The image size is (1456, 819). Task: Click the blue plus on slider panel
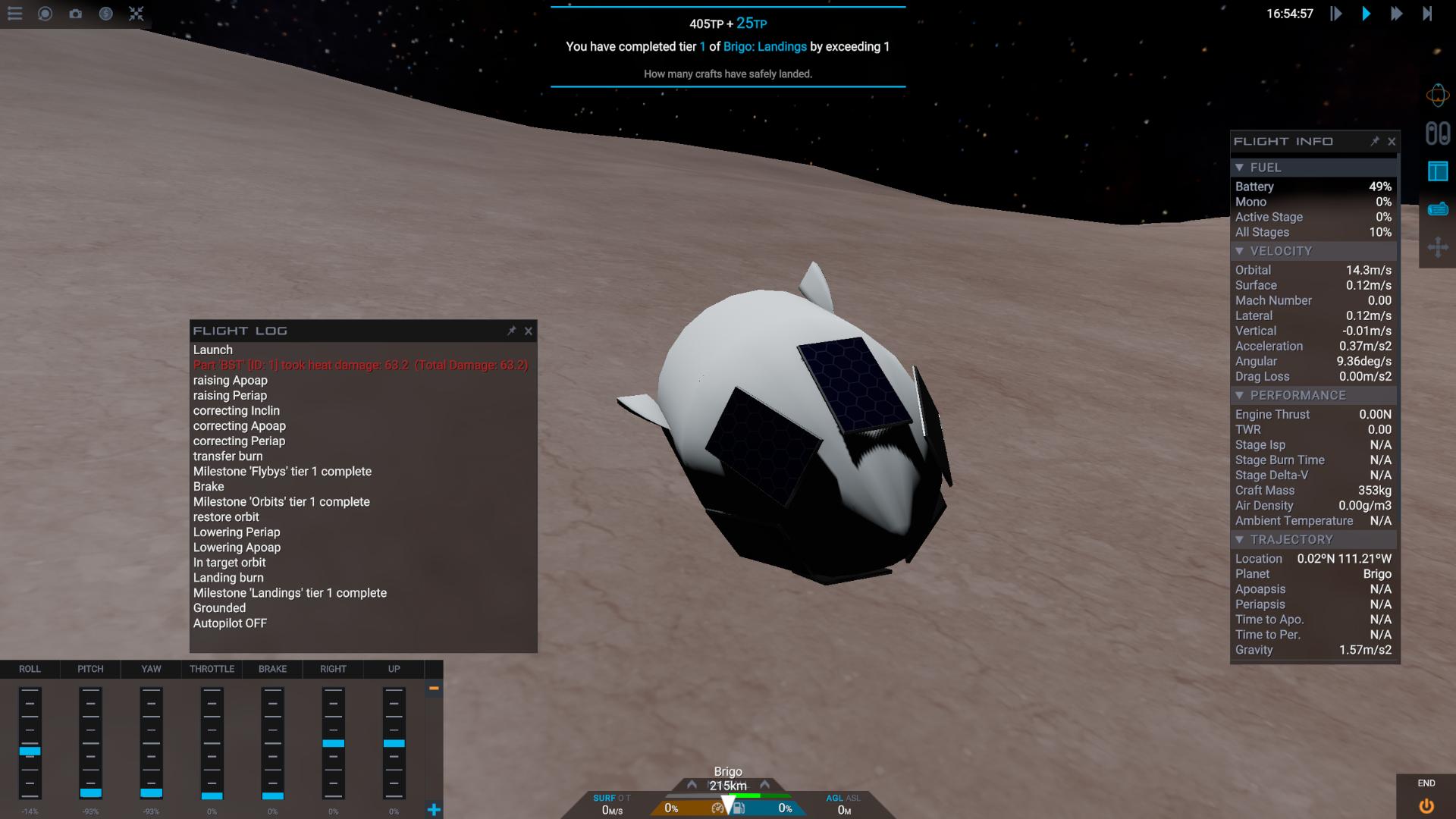[434, 810]
